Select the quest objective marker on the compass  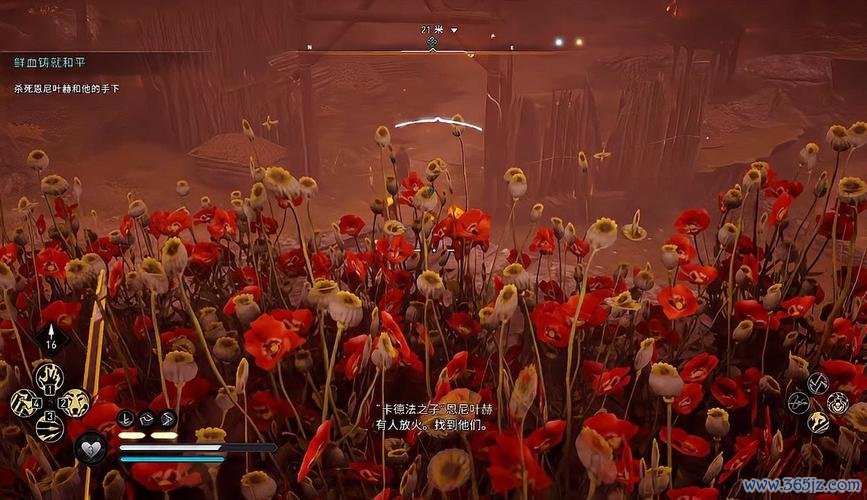[433, 42]
